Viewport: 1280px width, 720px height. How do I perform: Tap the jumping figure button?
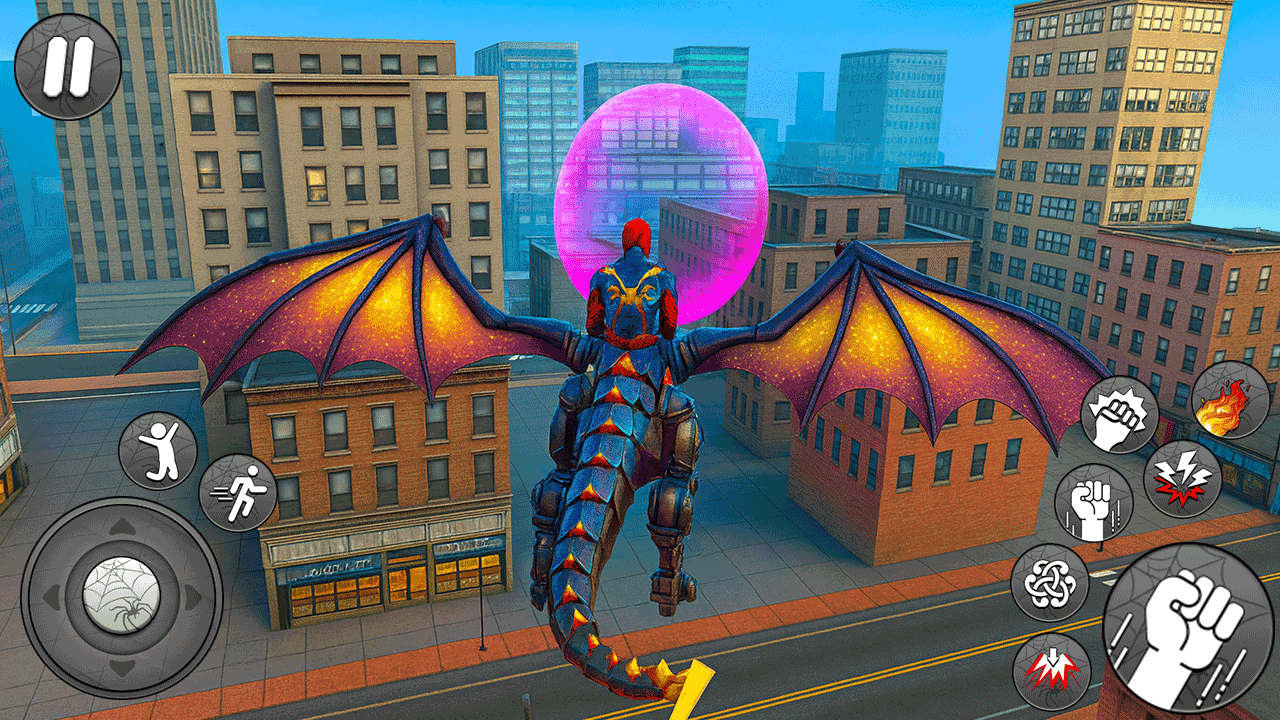158,450
